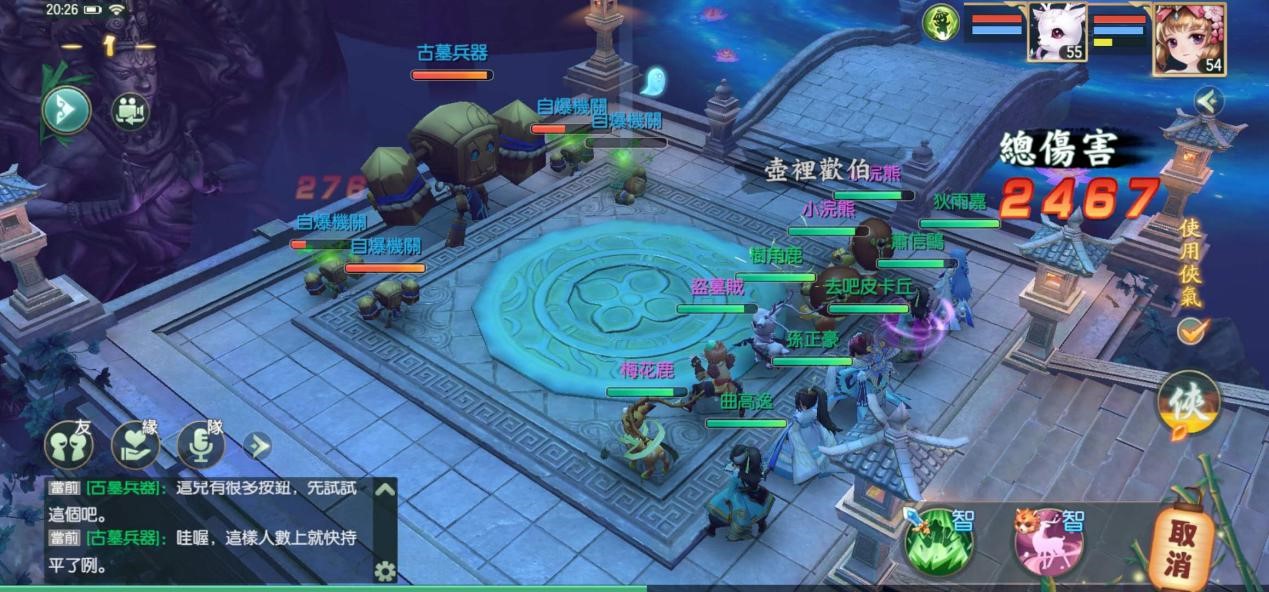Viewport: 1269px width, 592px height.
Task: Open chat settings gear
Action: click(x=384, y=571)
